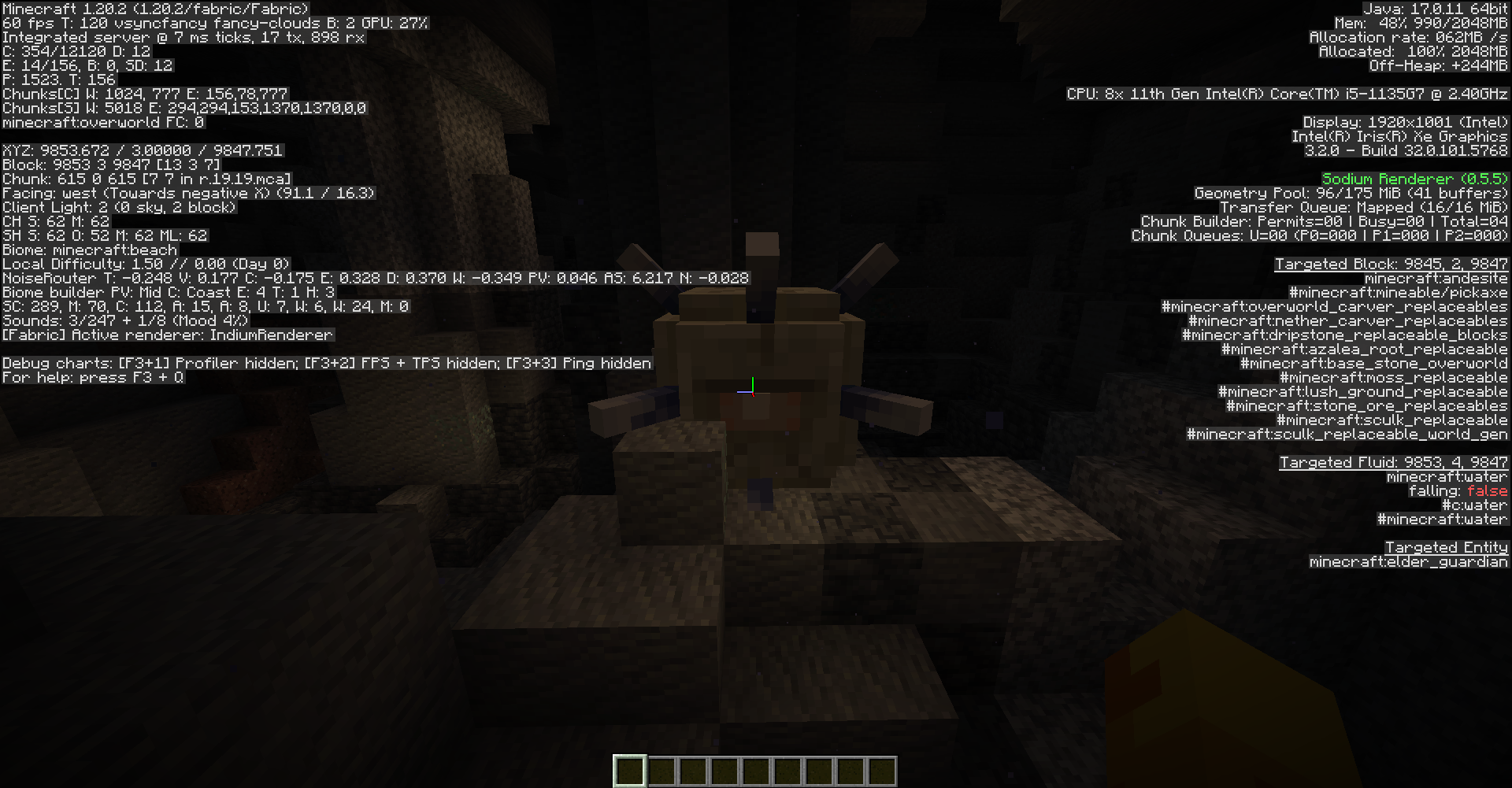1512x788 pixels.
Task: Select the last hotbar slot
Action: click(883, 770)
